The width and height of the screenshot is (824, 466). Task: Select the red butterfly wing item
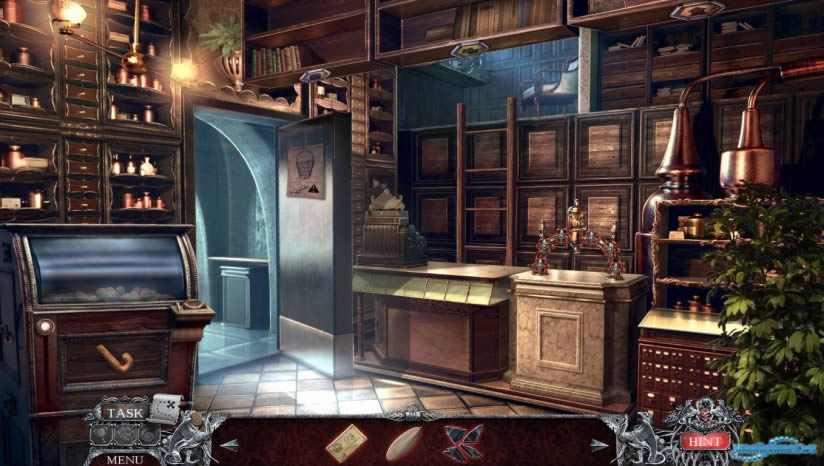[462, 442]
